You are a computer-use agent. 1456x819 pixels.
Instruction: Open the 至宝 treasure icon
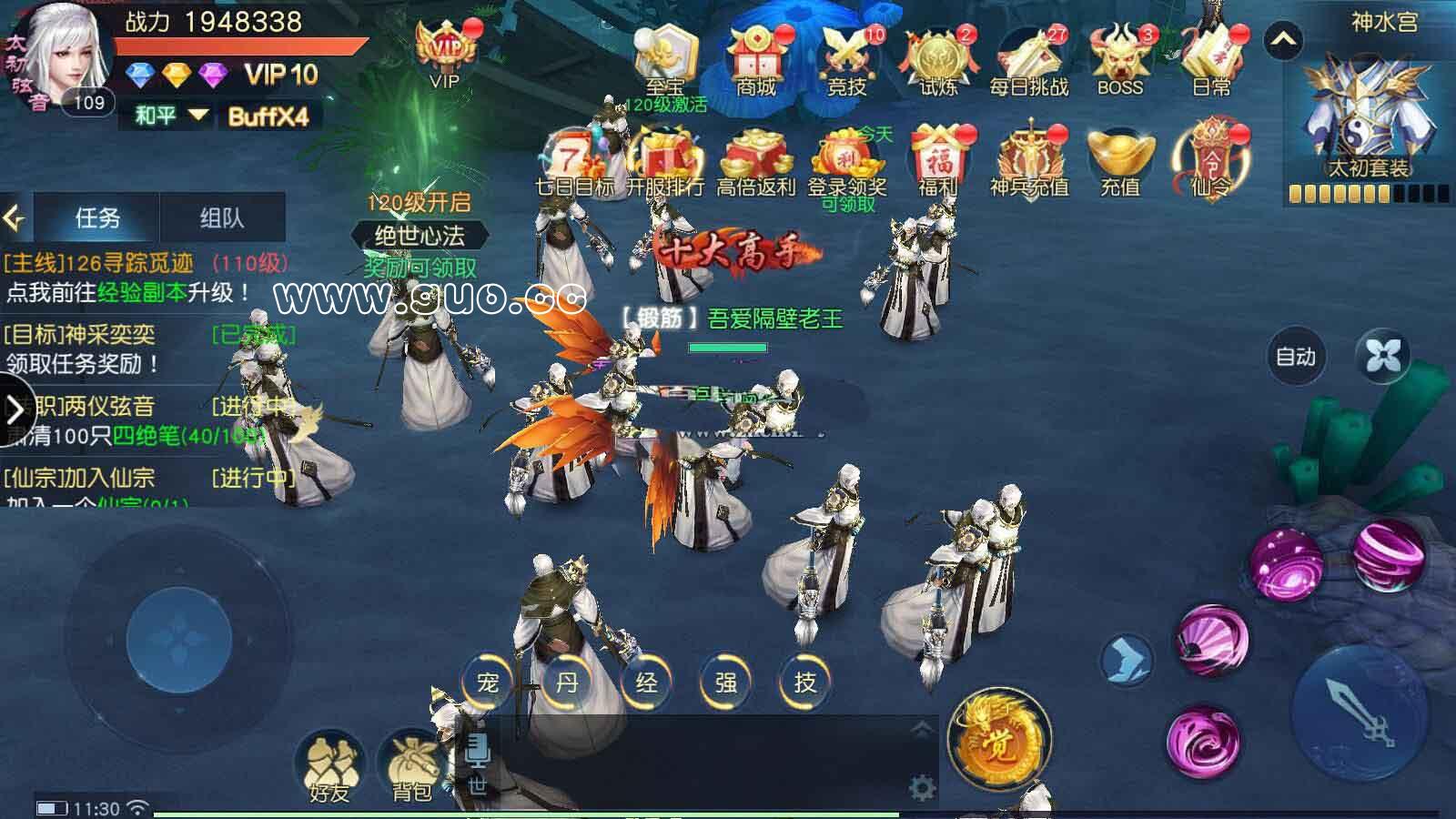point(665,59)
